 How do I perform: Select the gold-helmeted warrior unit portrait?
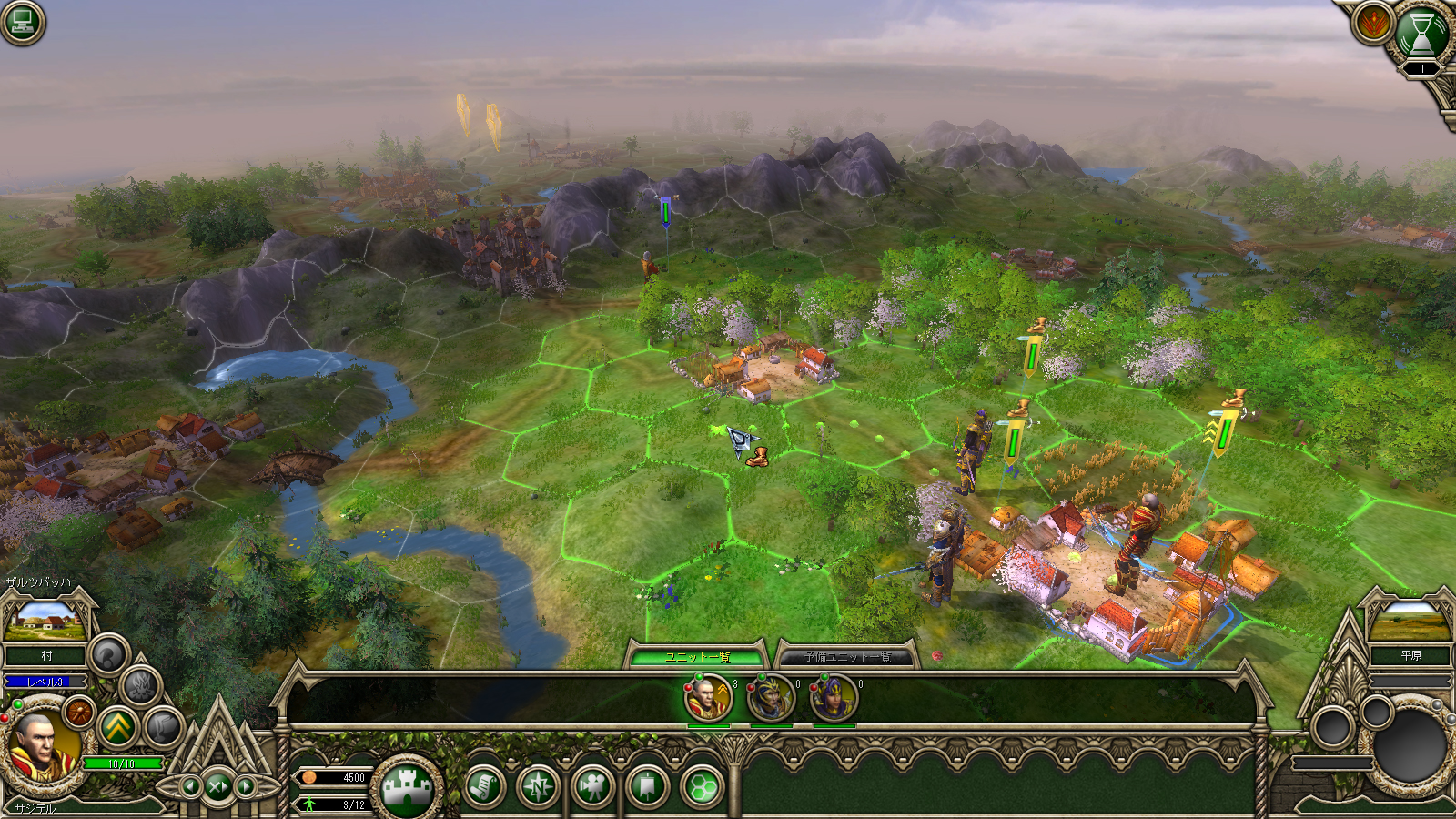tap(771, 699)
